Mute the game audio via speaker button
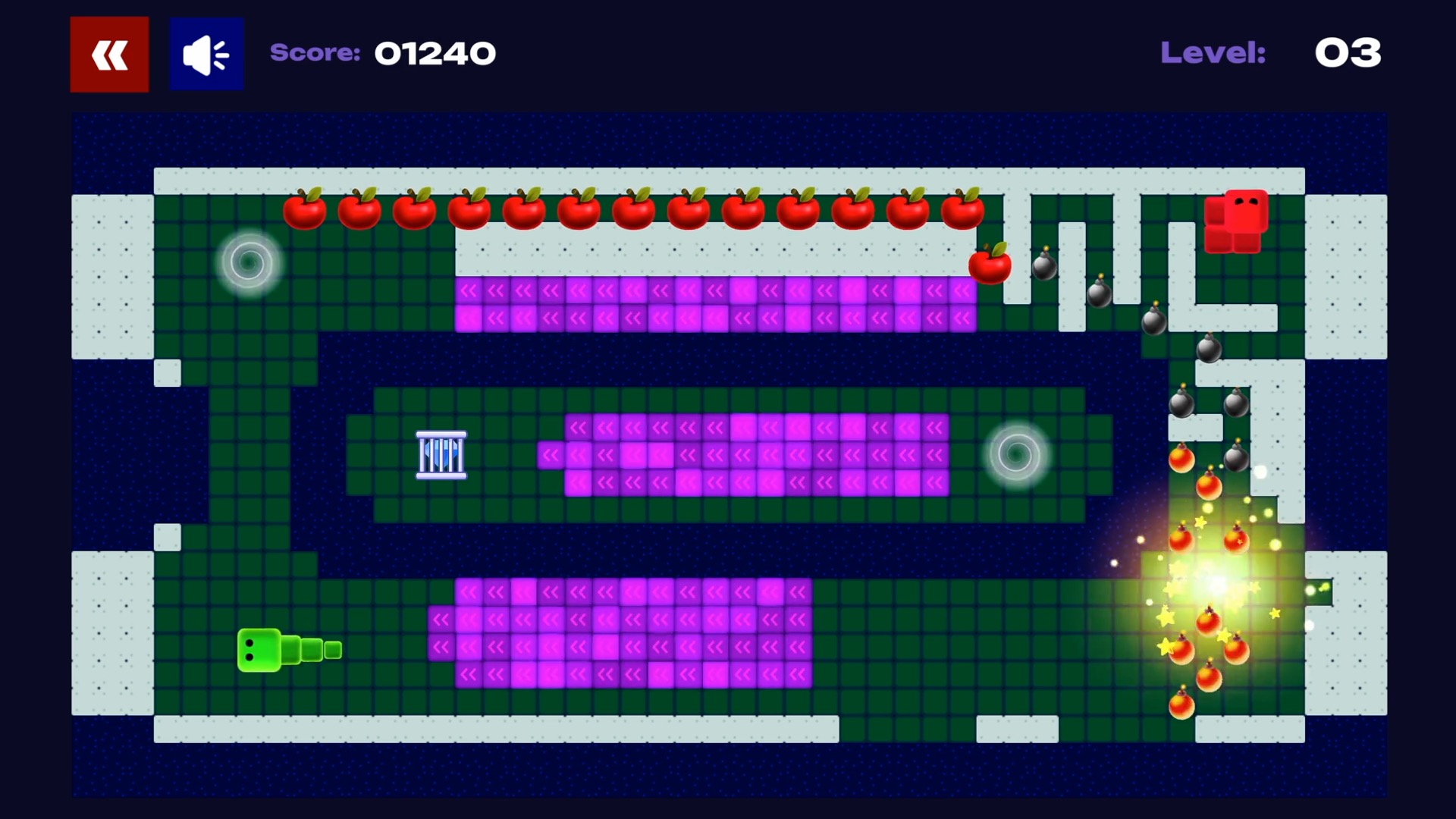 tap(206, 53)
